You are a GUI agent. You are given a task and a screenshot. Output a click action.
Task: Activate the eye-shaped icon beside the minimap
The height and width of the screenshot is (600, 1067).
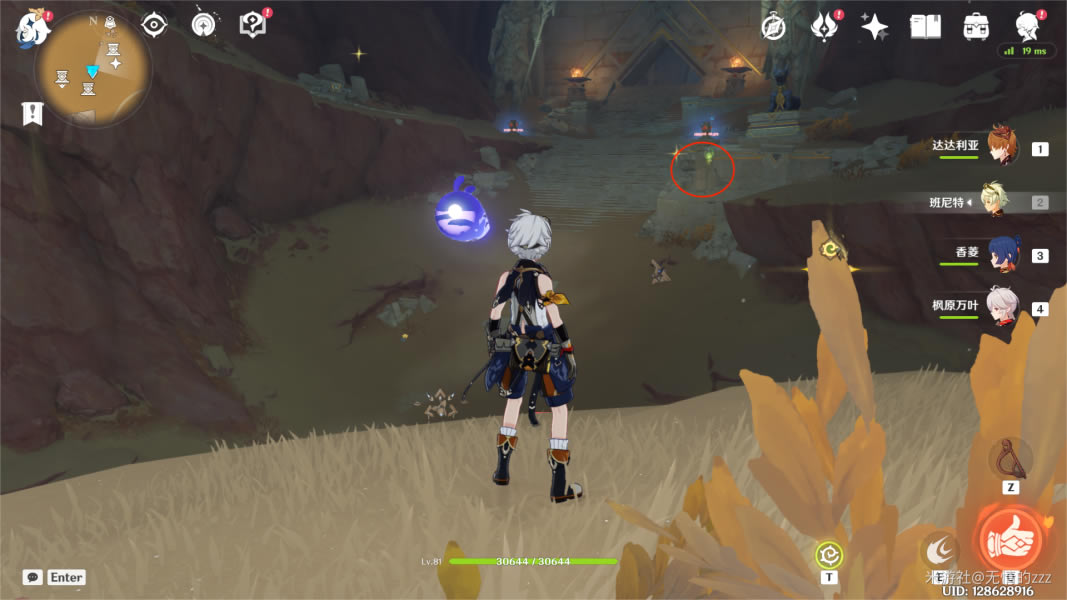pyautogui.click(x=153, y=25)
